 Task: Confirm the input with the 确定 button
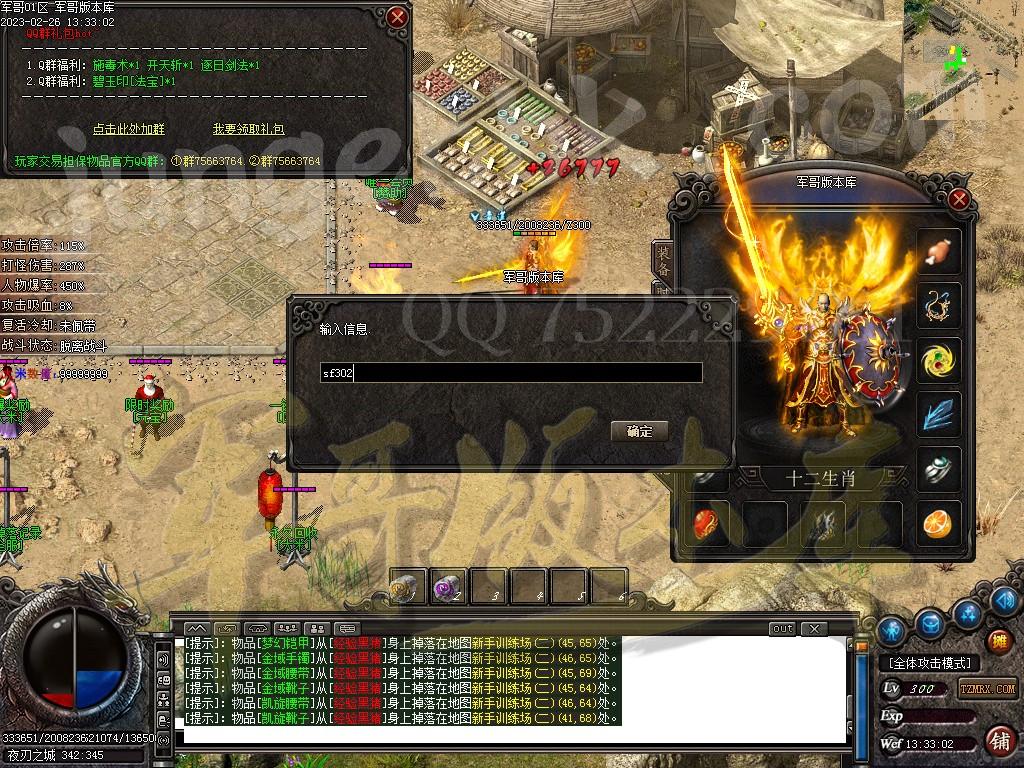[x=639, y=431]
